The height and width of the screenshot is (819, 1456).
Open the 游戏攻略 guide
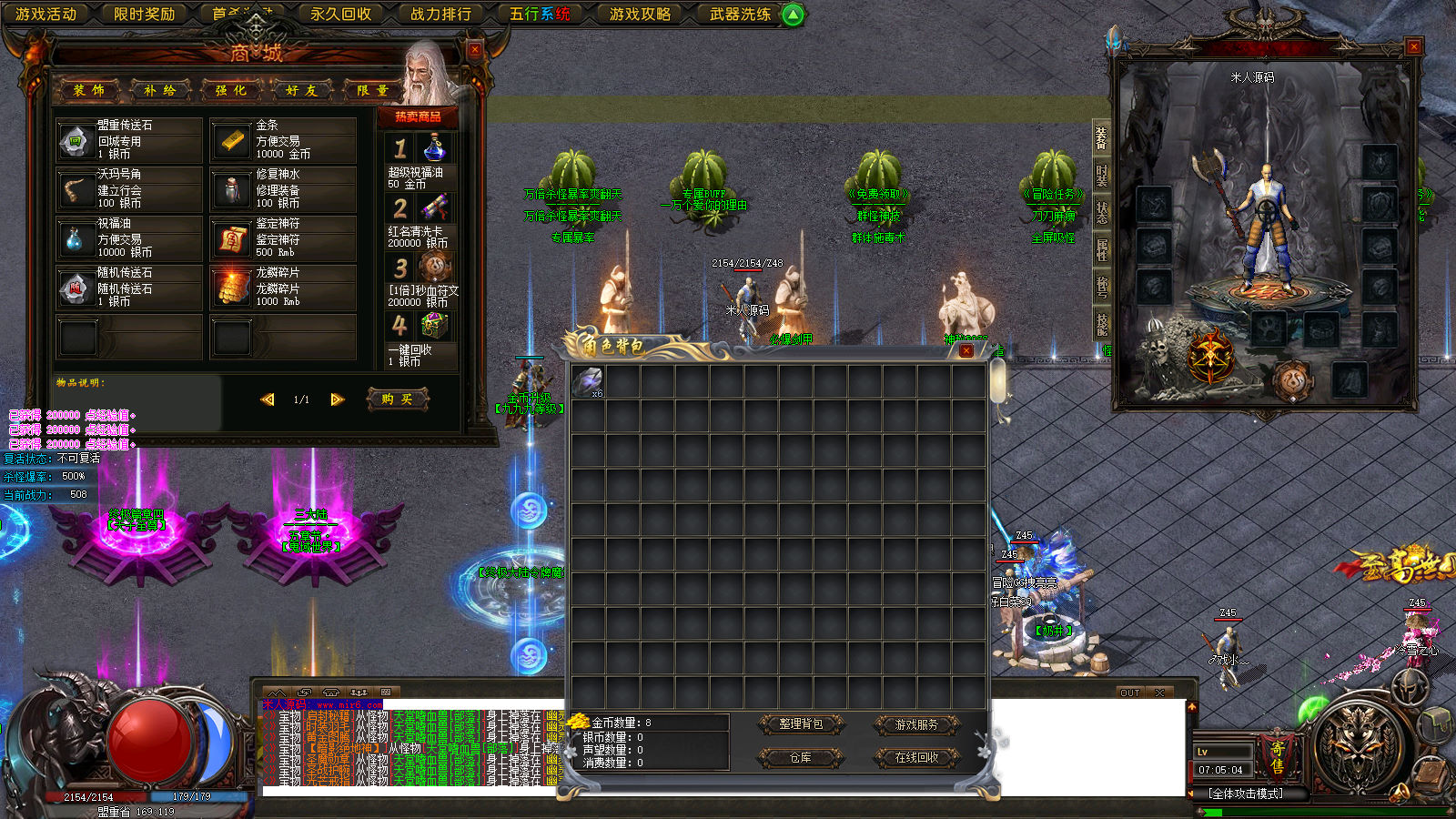pyautogui.click(x=640, y=14)
